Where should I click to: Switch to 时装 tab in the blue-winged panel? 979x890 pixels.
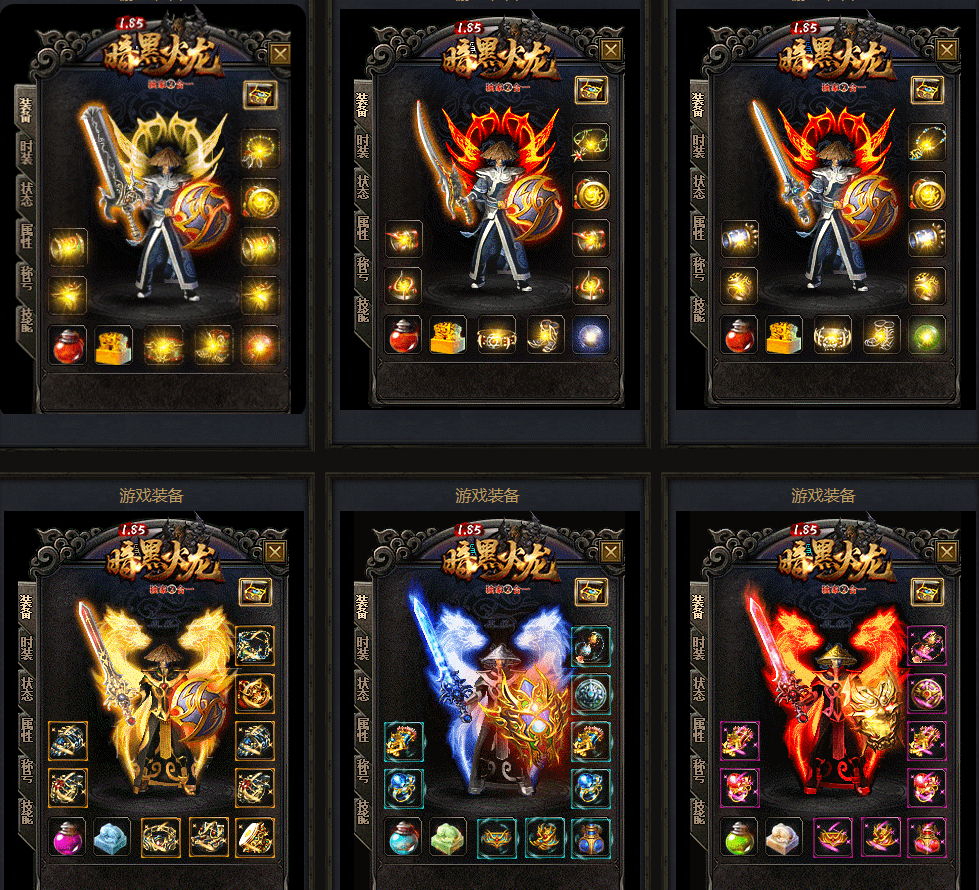point(361,649)
